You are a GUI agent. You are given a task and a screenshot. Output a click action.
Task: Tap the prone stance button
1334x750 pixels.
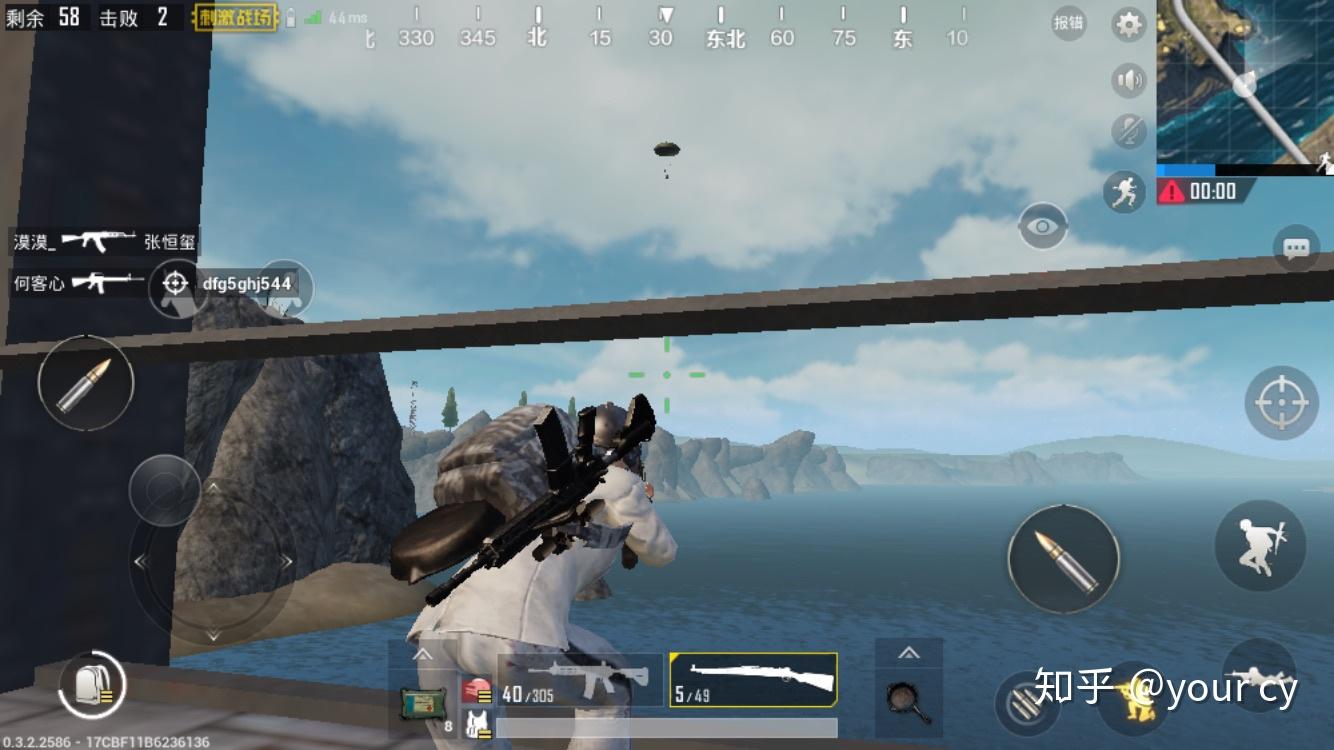point(1258,676)
